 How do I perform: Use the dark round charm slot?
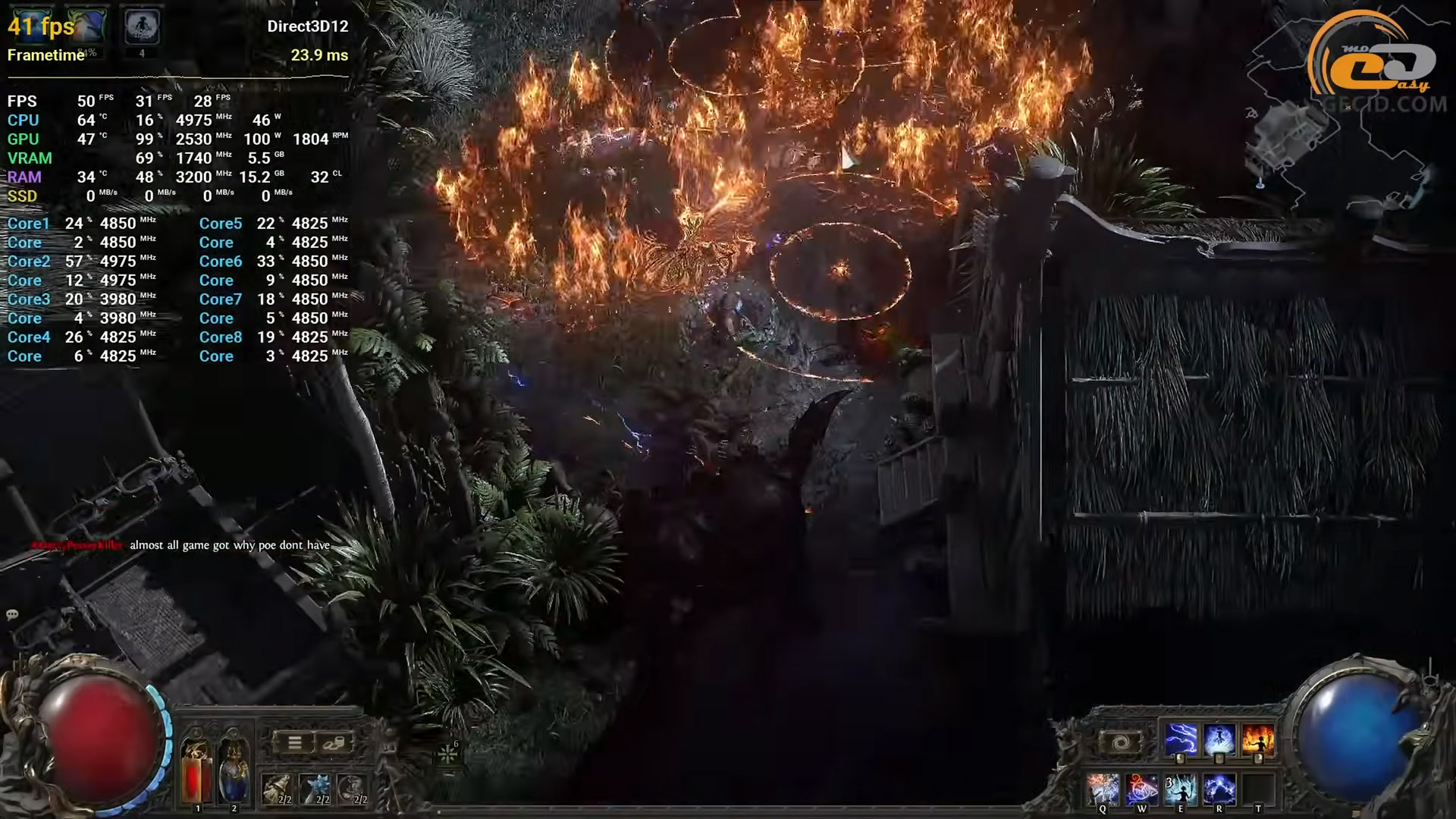pos(352,789)
